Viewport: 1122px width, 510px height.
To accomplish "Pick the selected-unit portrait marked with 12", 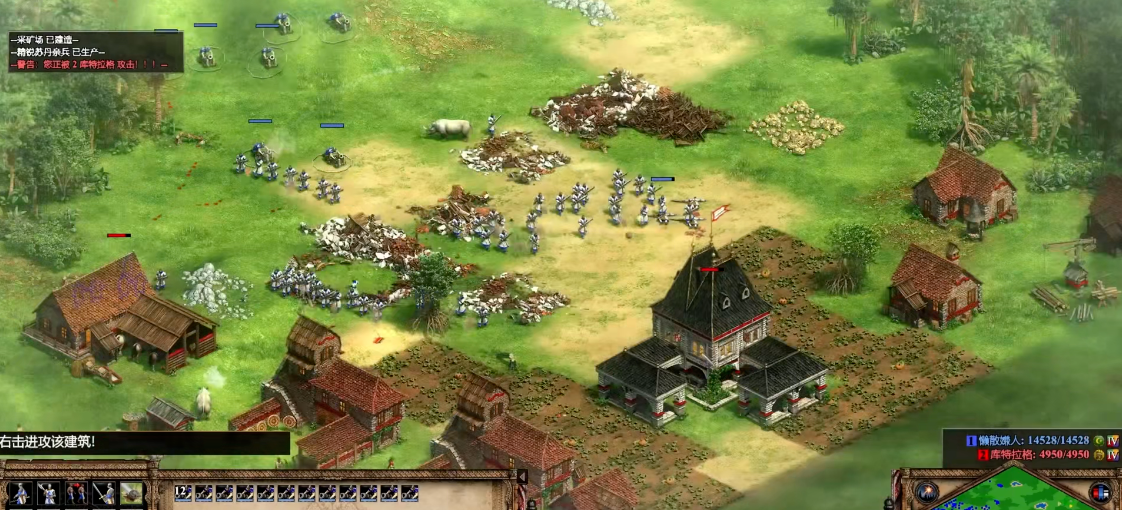I will tap(183, 492).
